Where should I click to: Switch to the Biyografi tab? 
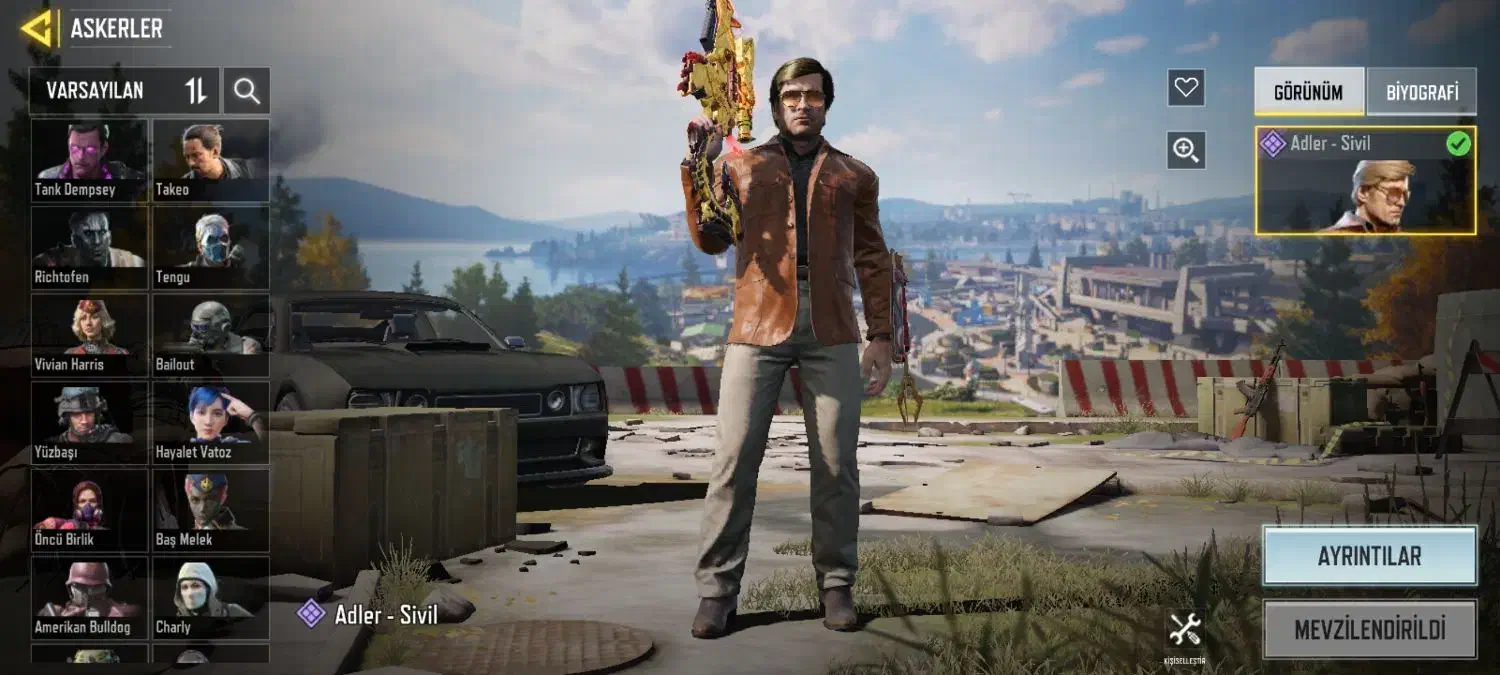[x=1421, y=92]
